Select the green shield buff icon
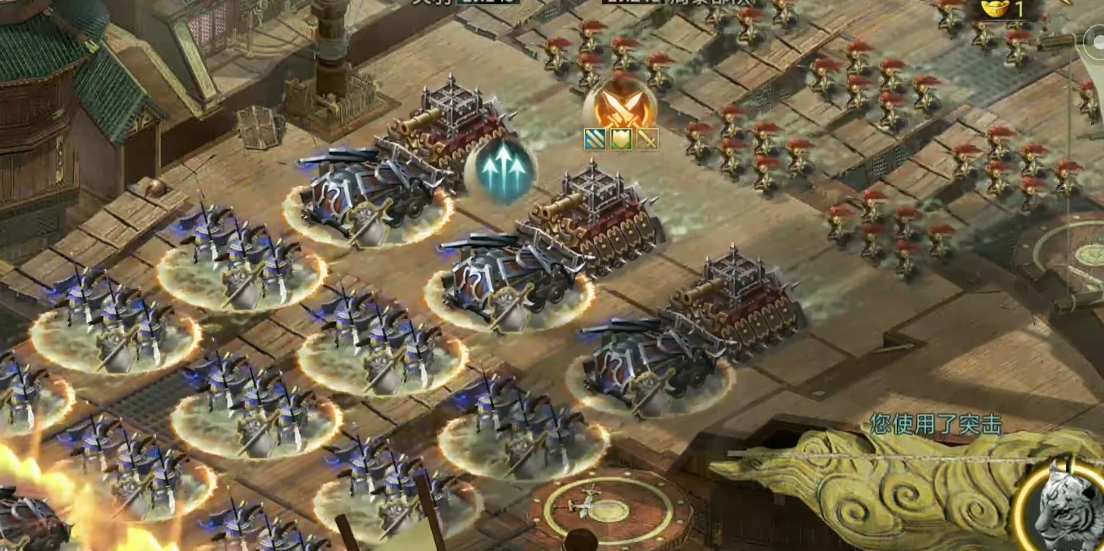 pyautogui.click(x=620, y=140)
